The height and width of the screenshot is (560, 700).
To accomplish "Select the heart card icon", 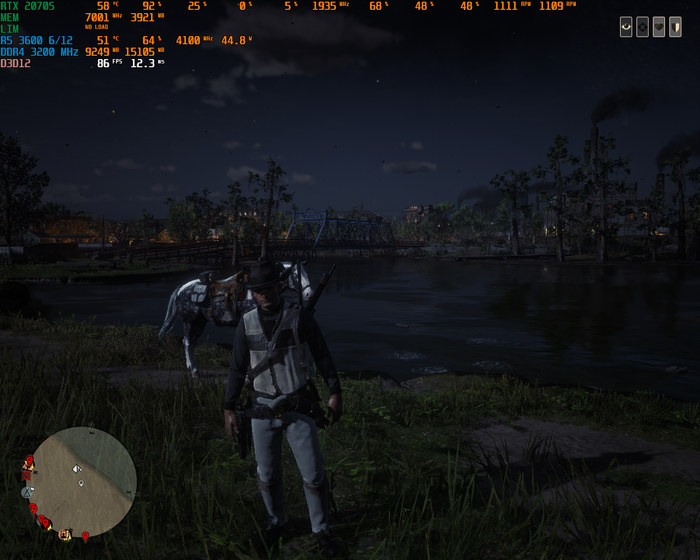I will [x=659, y=27].
